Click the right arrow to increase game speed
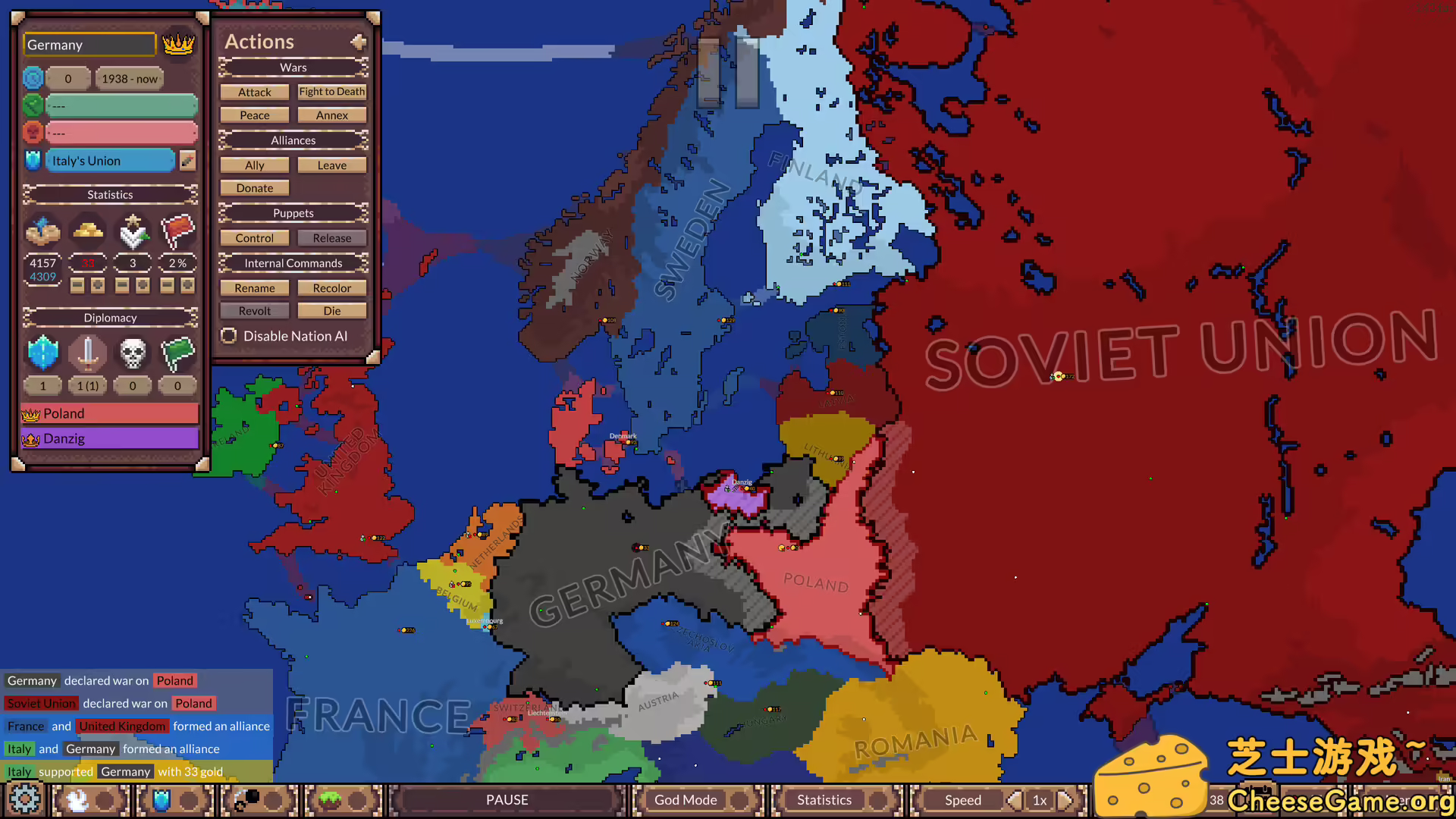The width and height of the screenshot is (1456, 819). (x=1066, y=799)
